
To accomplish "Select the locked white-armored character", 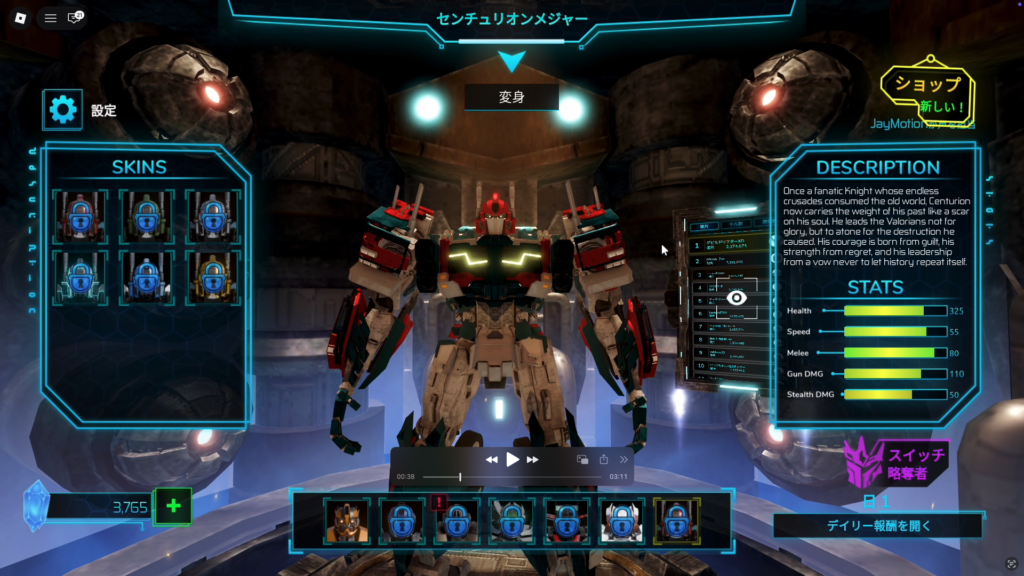I will point(622,521).
